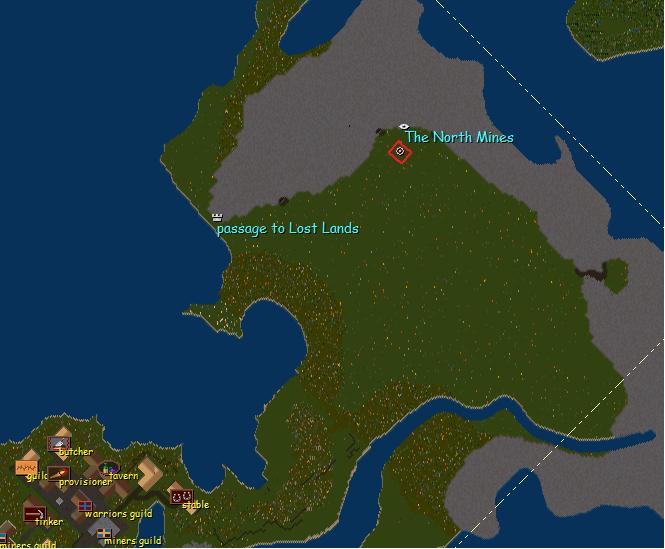Select The North Mines map marker
Viewport: 665px width, 549px height.
pyautogui.click(x=404, y=127)
